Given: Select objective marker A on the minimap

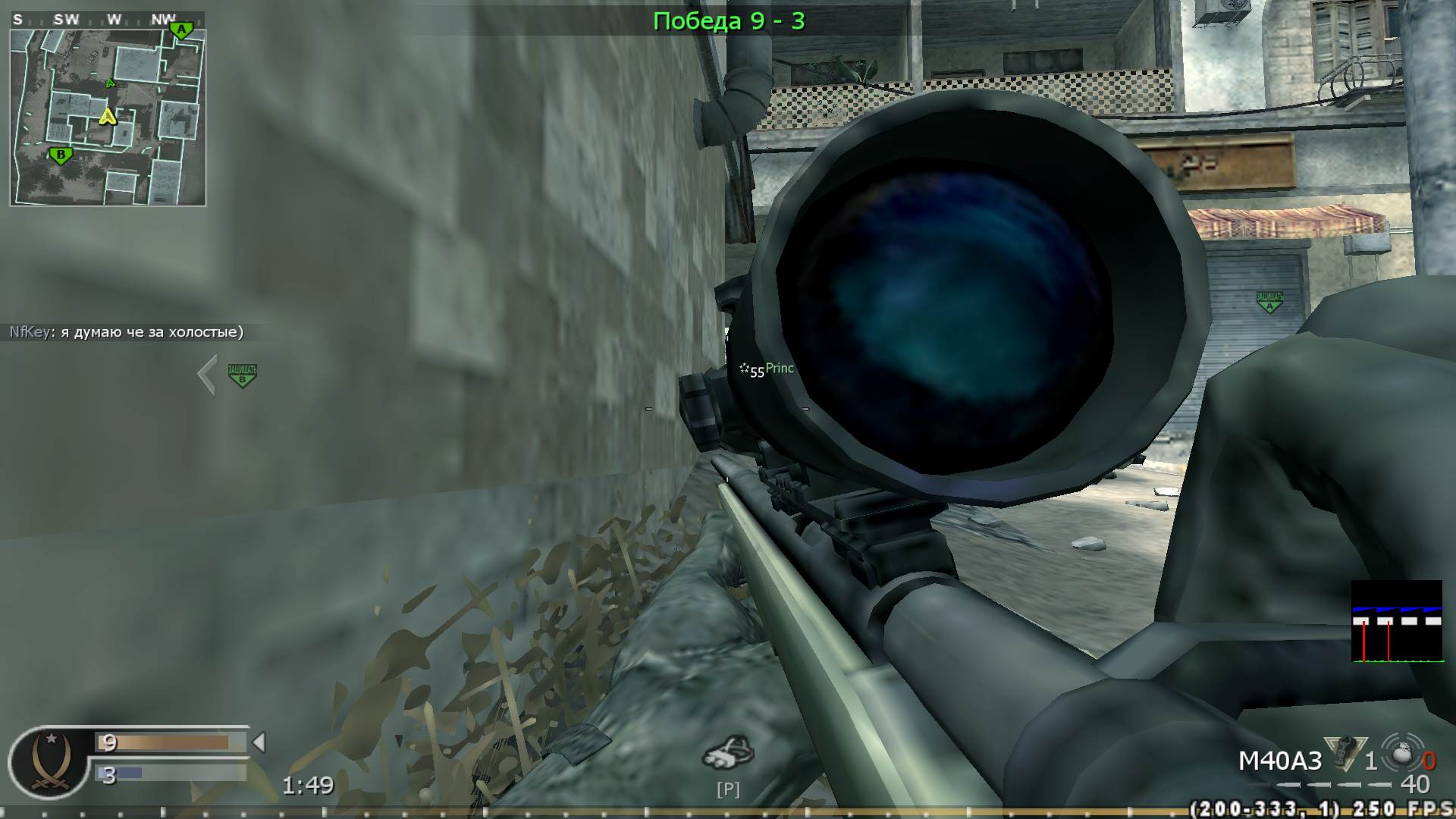Looking at the screenshot, I should click(183, 29).
